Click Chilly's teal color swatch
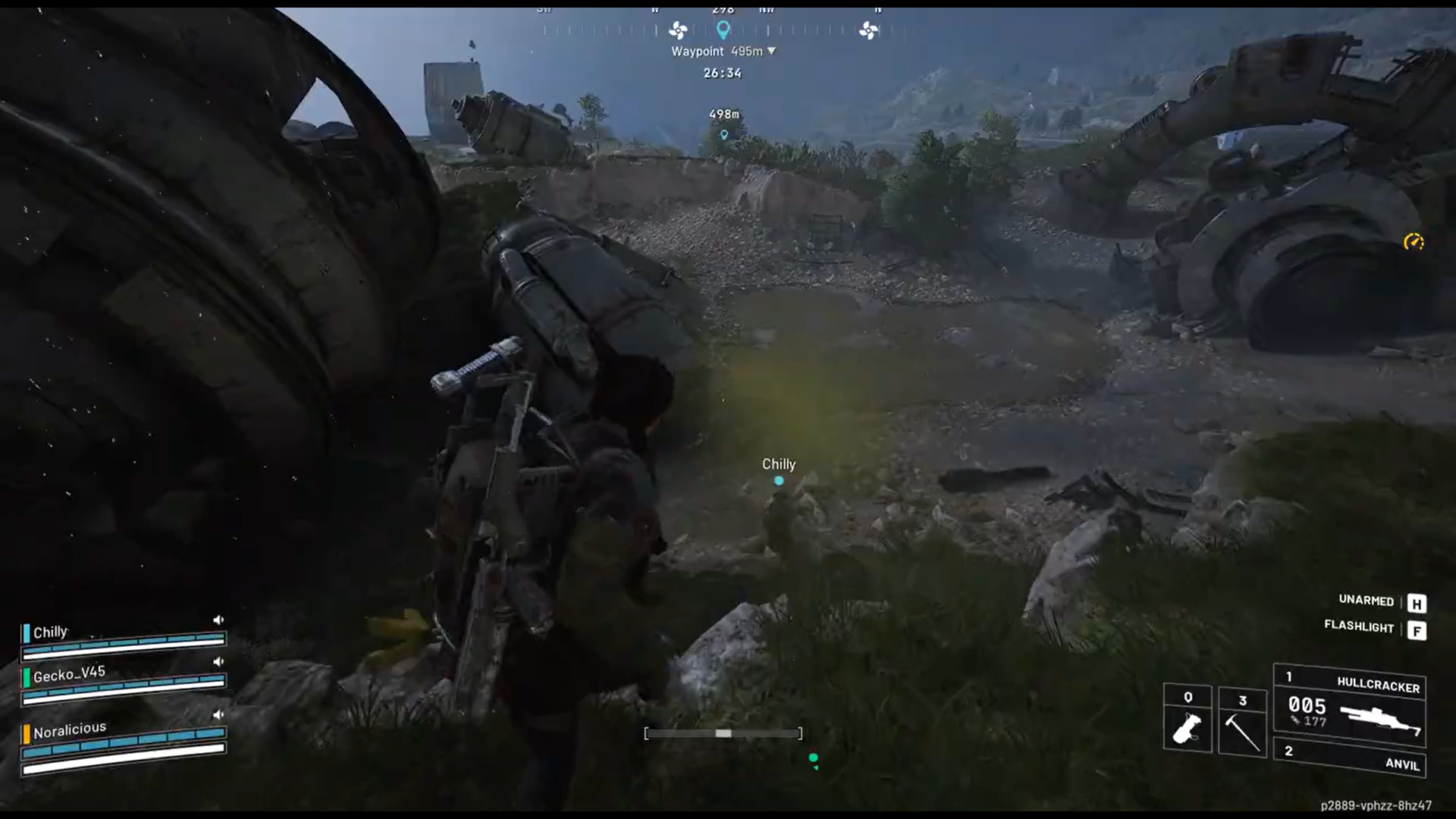The width and height of the screenshot is (1456, 819). pyautogui.click(x=25, y=632)
